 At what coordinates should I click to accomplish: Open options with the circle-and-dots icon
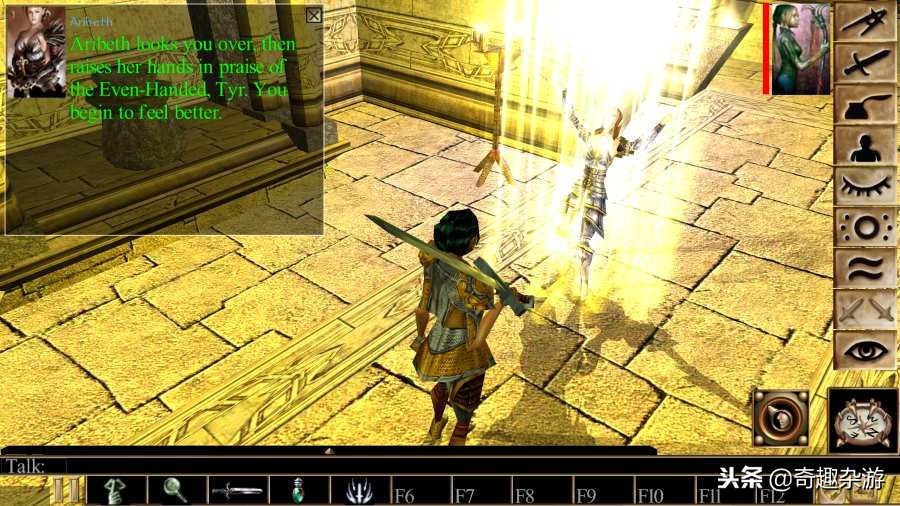pos(866,227)
